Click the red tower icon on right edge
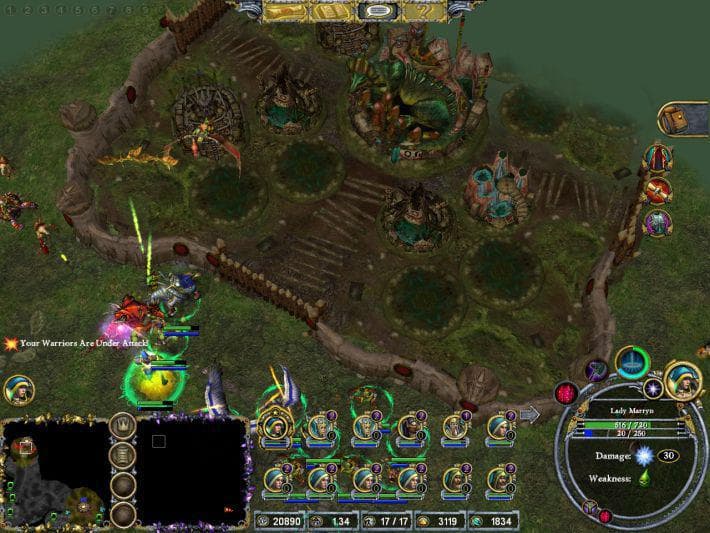This screenshot has width=710, height=533. click(x=657, y=158)
